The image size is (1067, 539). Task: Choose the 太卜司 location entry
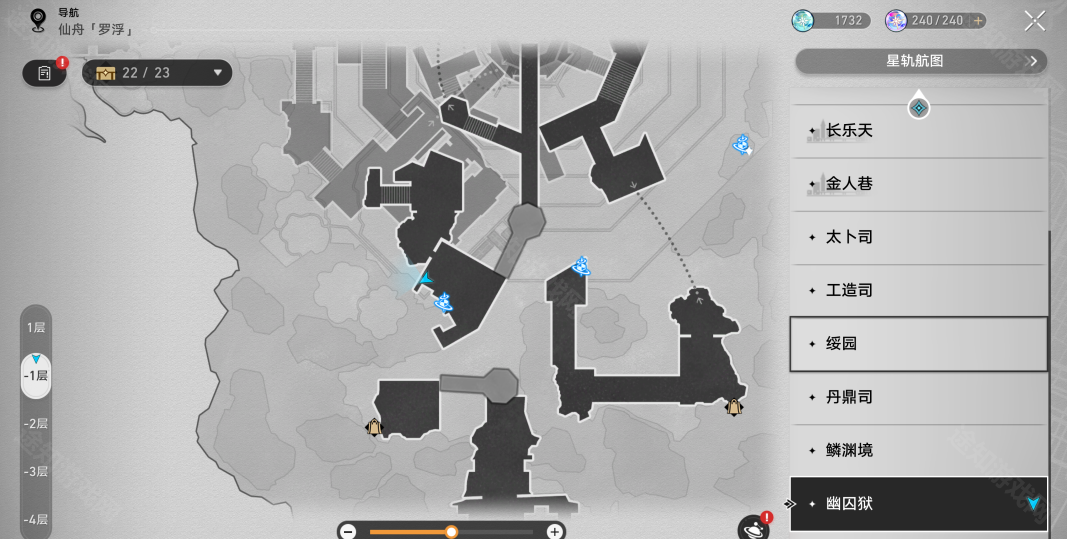point(918,237)
